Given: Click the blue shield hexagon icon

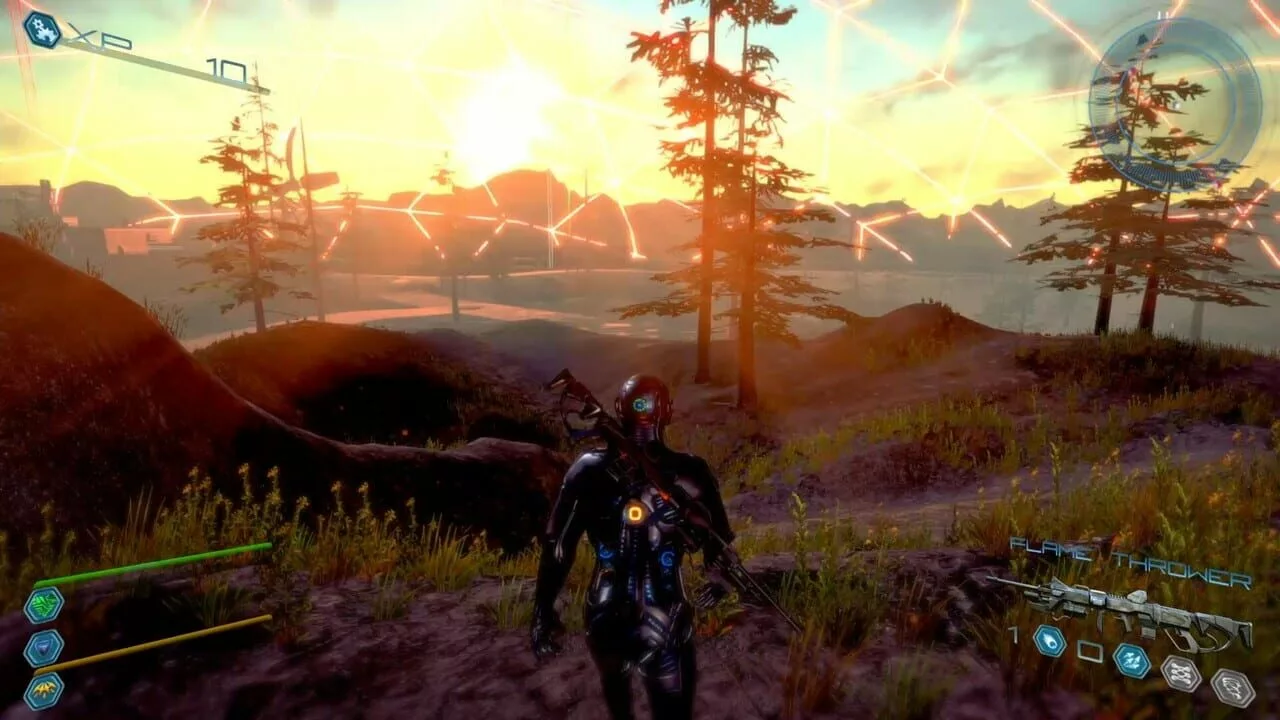Looking at the screenshot, I should (x=44, y=647).
